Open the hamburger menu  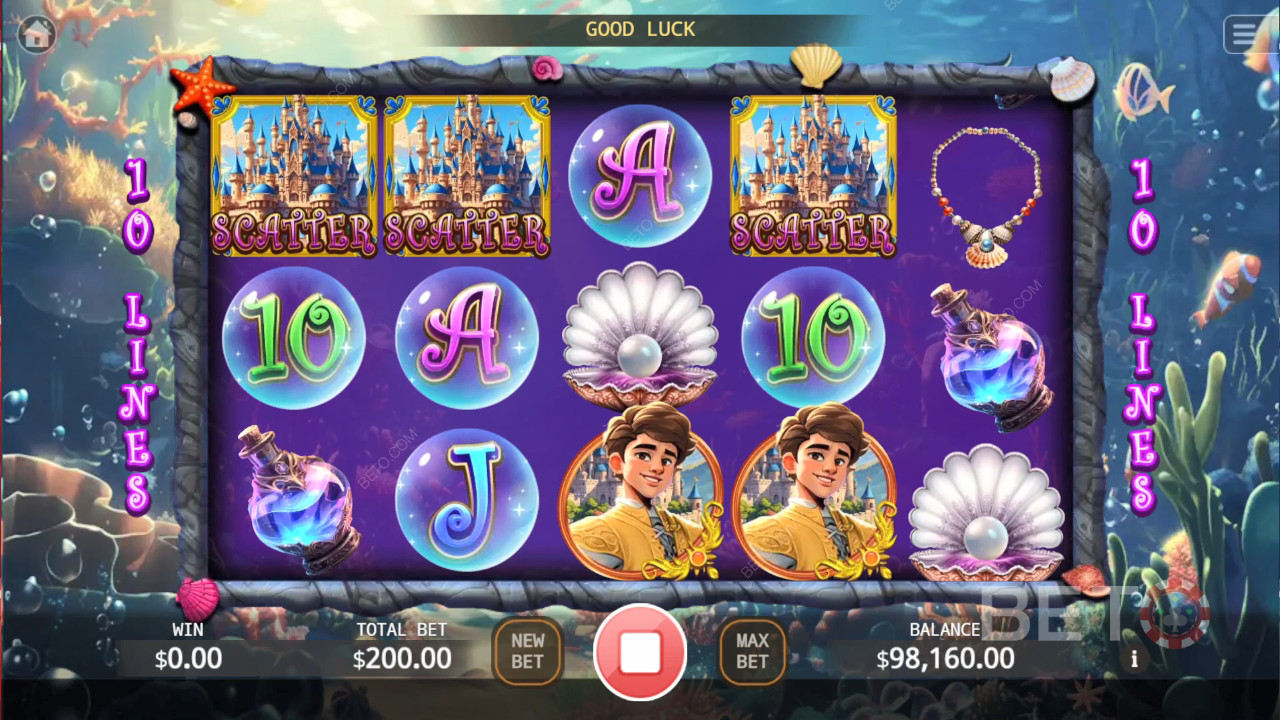pos(1246,34)
